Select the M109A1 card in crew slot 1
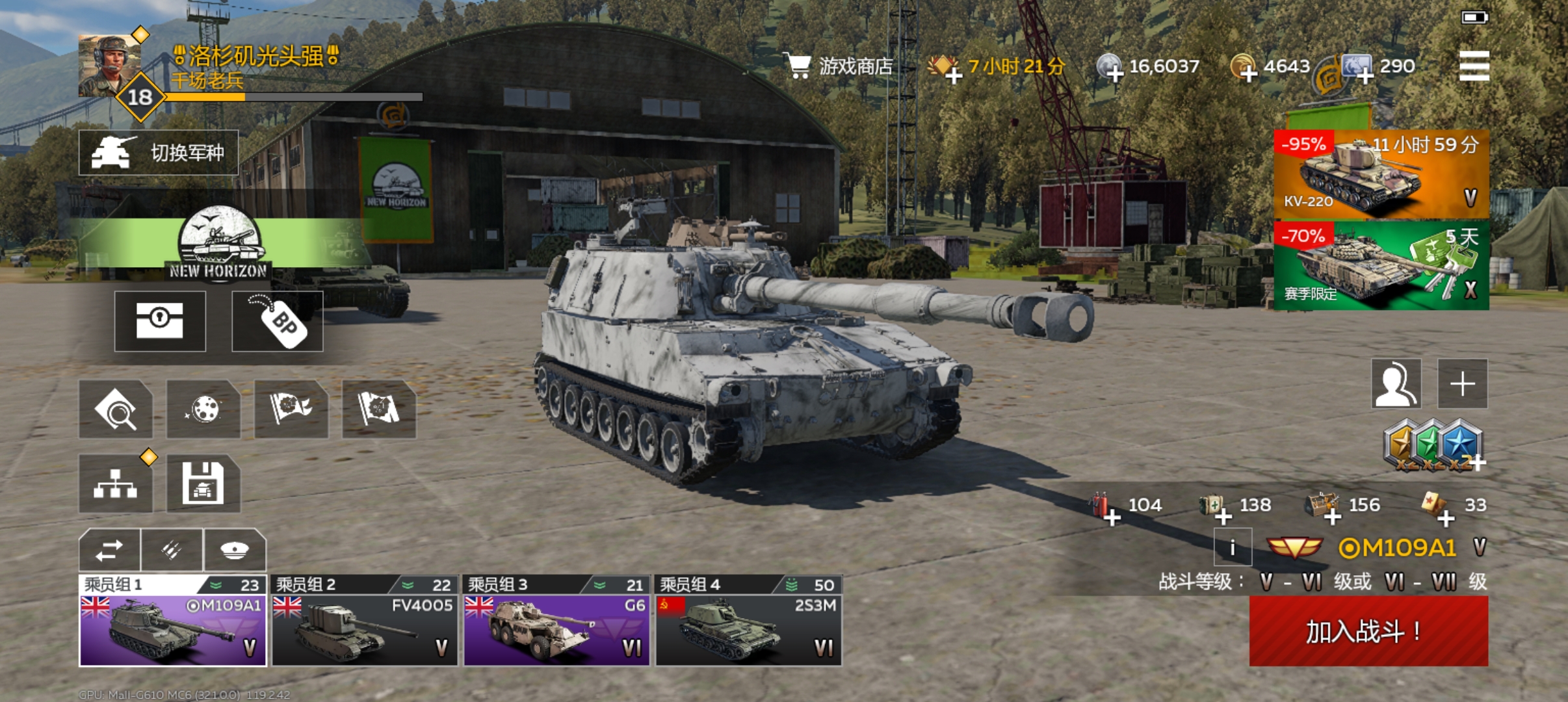 tap(173, 622)
